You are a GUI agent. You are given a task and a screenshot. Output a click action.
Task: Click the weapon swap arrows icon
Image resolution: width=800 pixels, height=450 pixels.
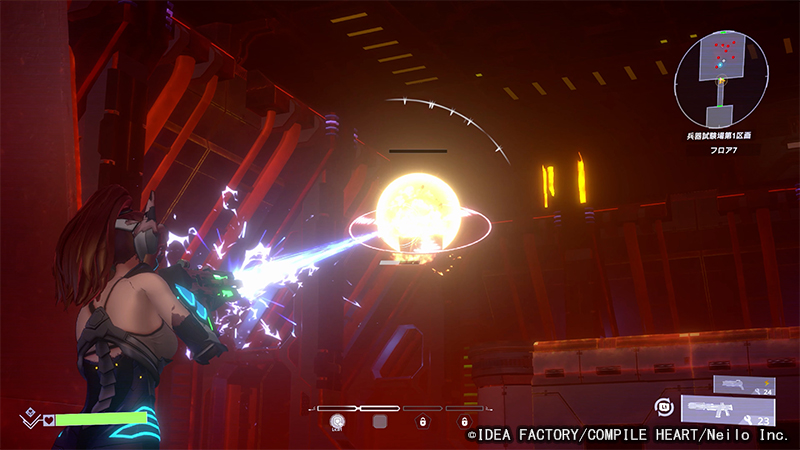click(x=662, y=406)
